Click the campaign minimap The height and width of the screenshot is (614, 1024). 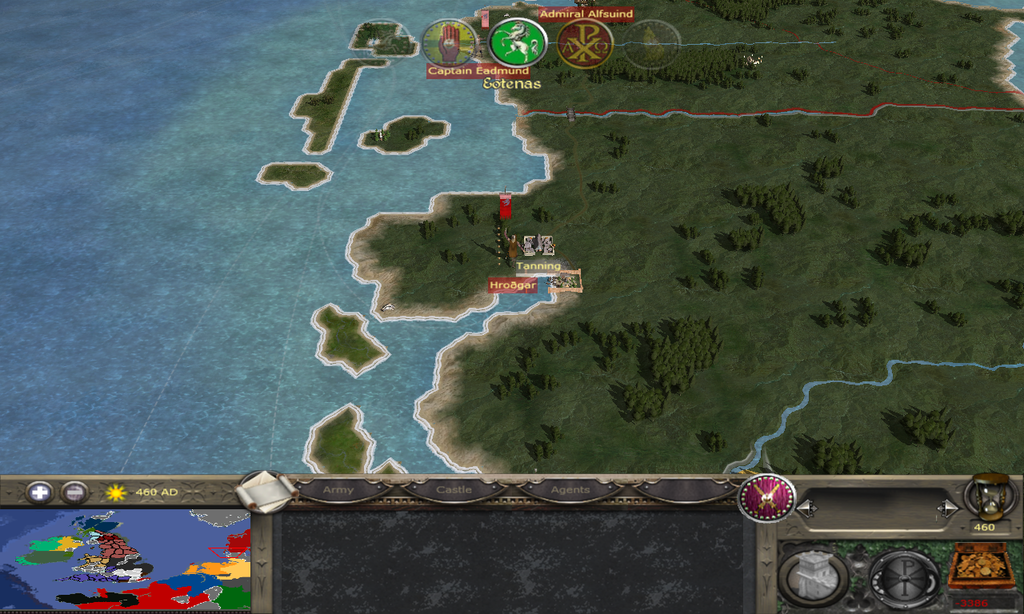tap(125, 560)
